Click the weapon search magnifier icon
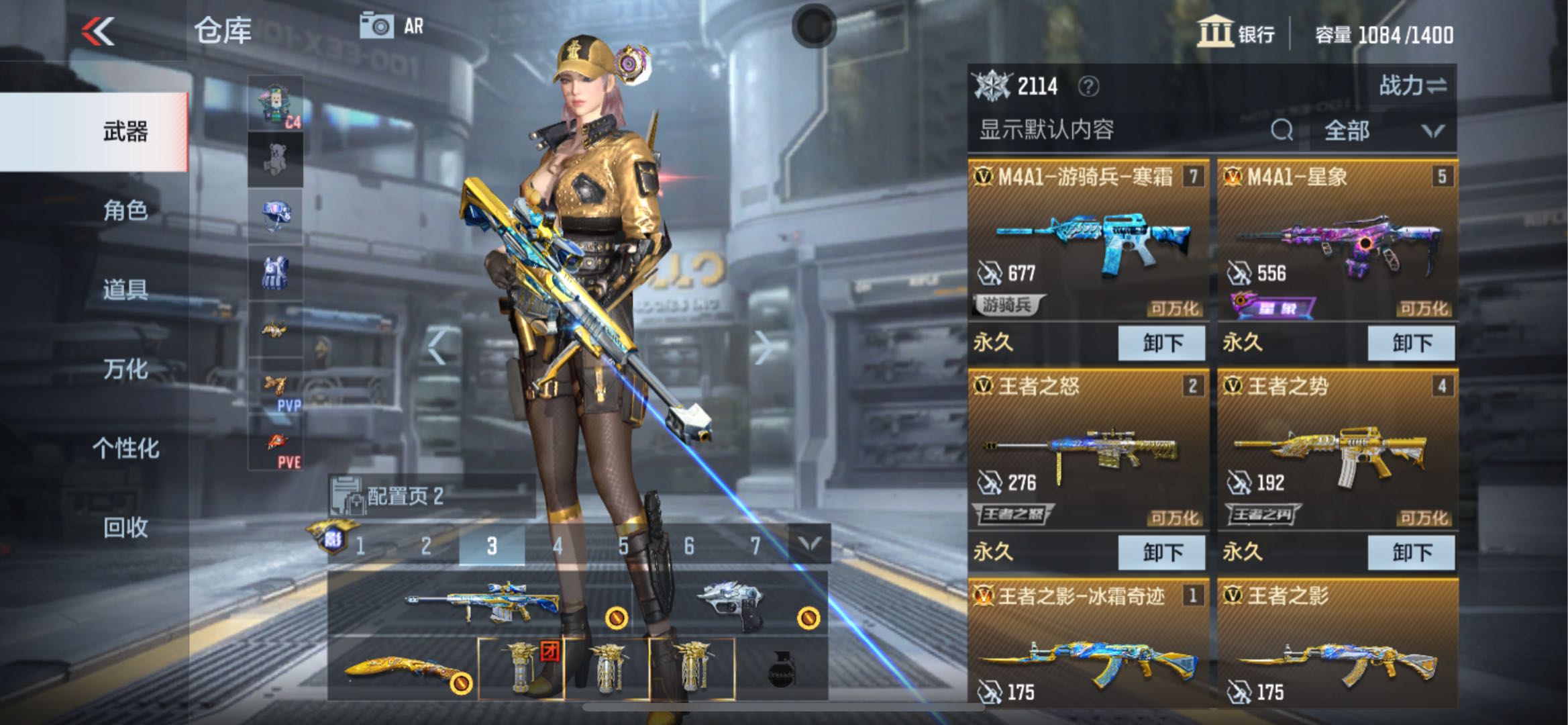Screen dimensions: 1568x725 tap(1282, 130)
